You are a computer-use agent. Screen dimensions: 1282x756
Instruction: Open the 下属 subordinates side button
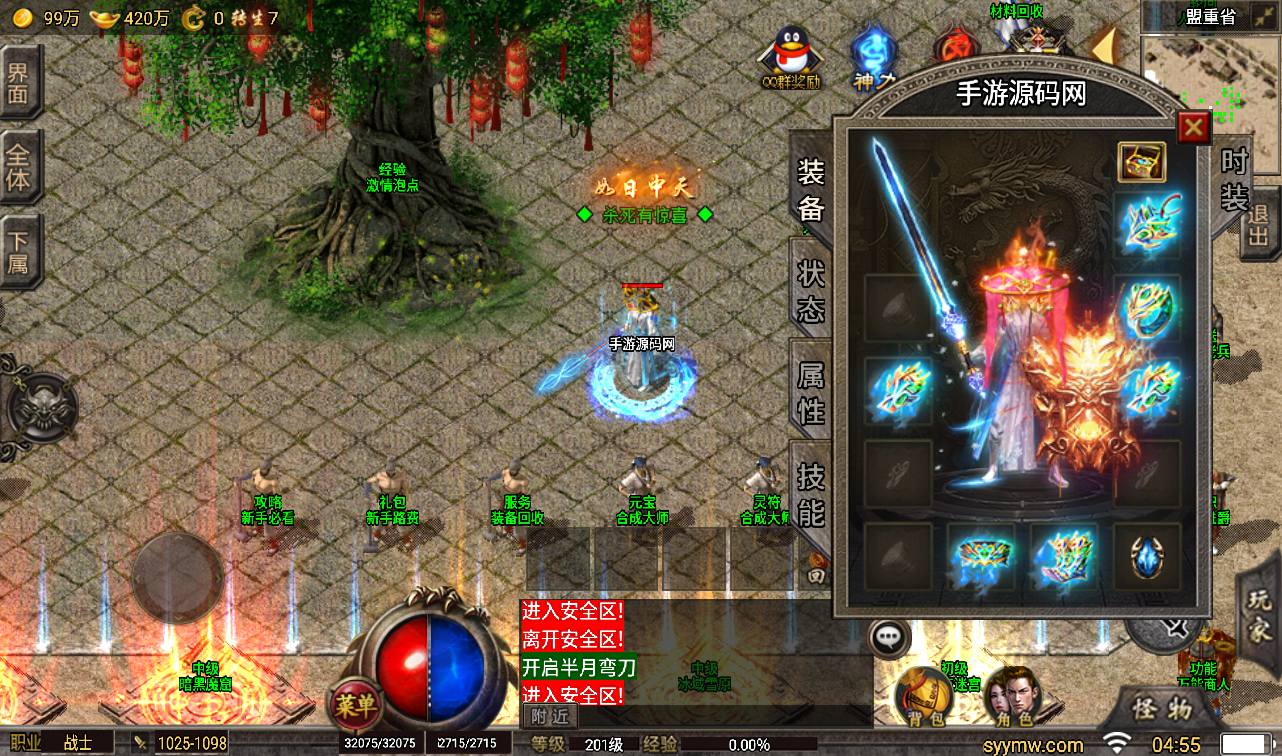click(x=18, y=252)
